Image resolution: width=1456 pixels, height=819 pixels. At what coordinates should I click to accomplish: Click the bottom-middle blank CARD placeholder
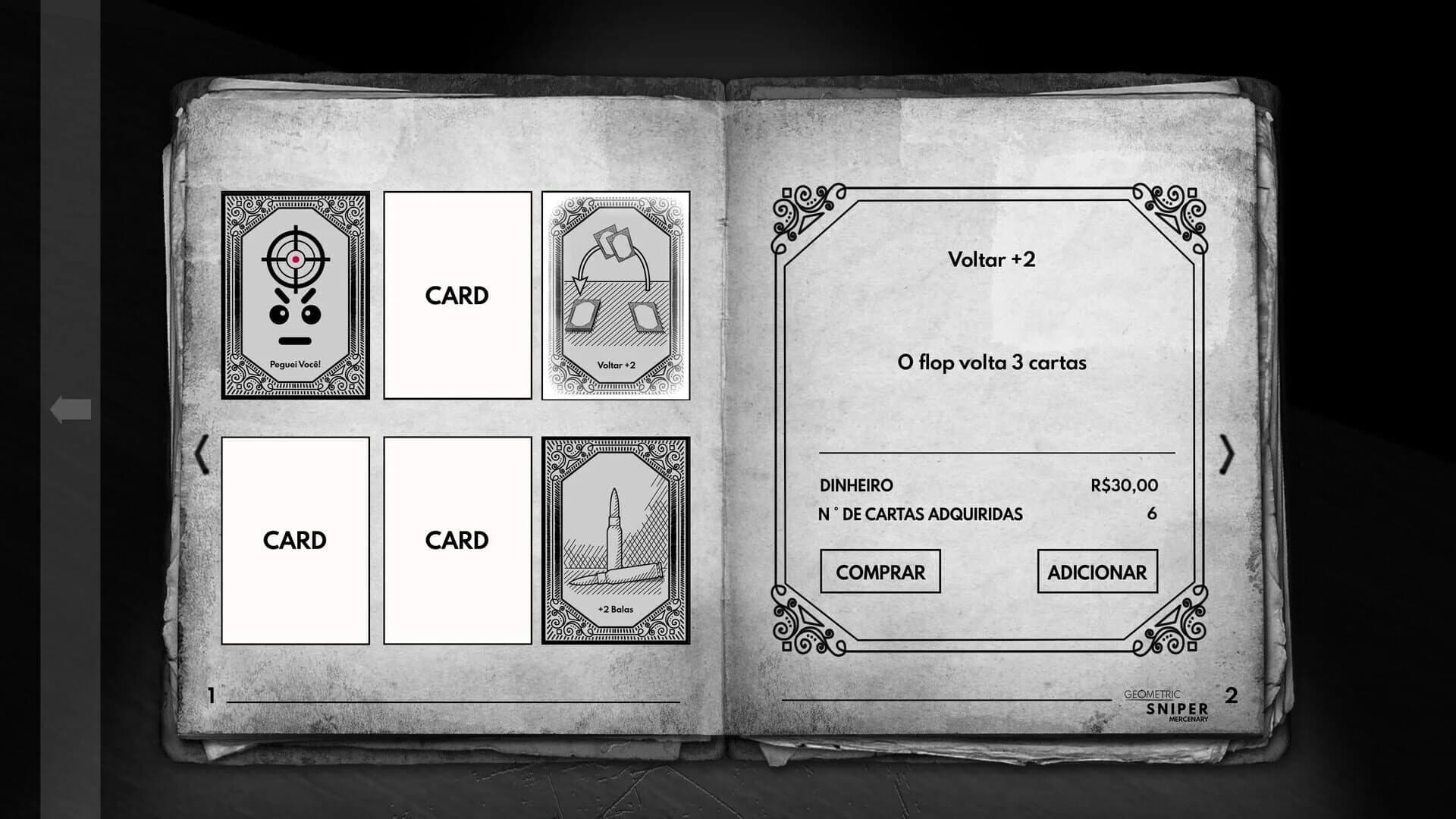(456, 540)
